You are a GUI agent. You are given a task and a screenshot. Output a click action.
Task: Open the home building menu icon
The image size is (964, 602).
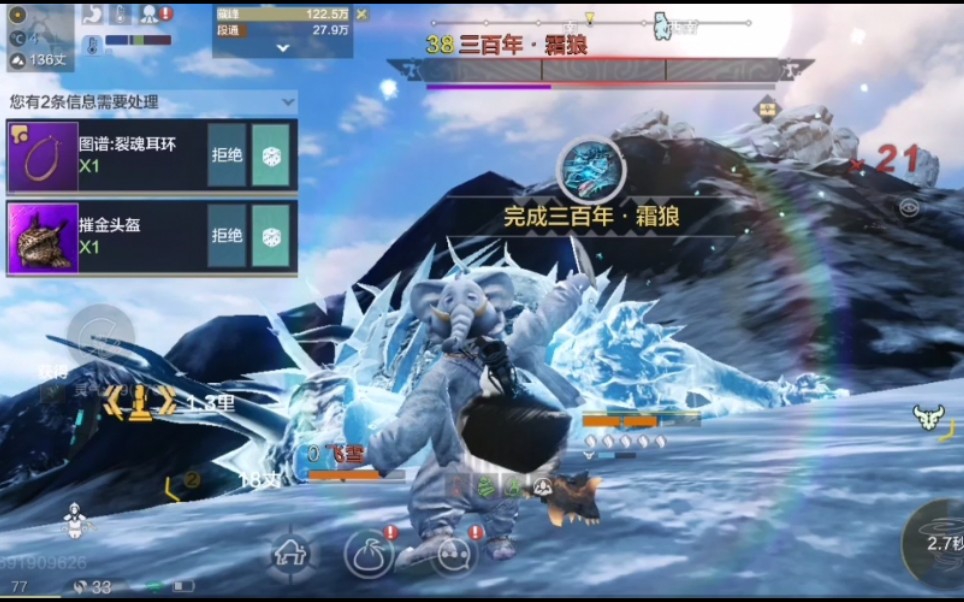pyautogui.click(x=292, y=551)
